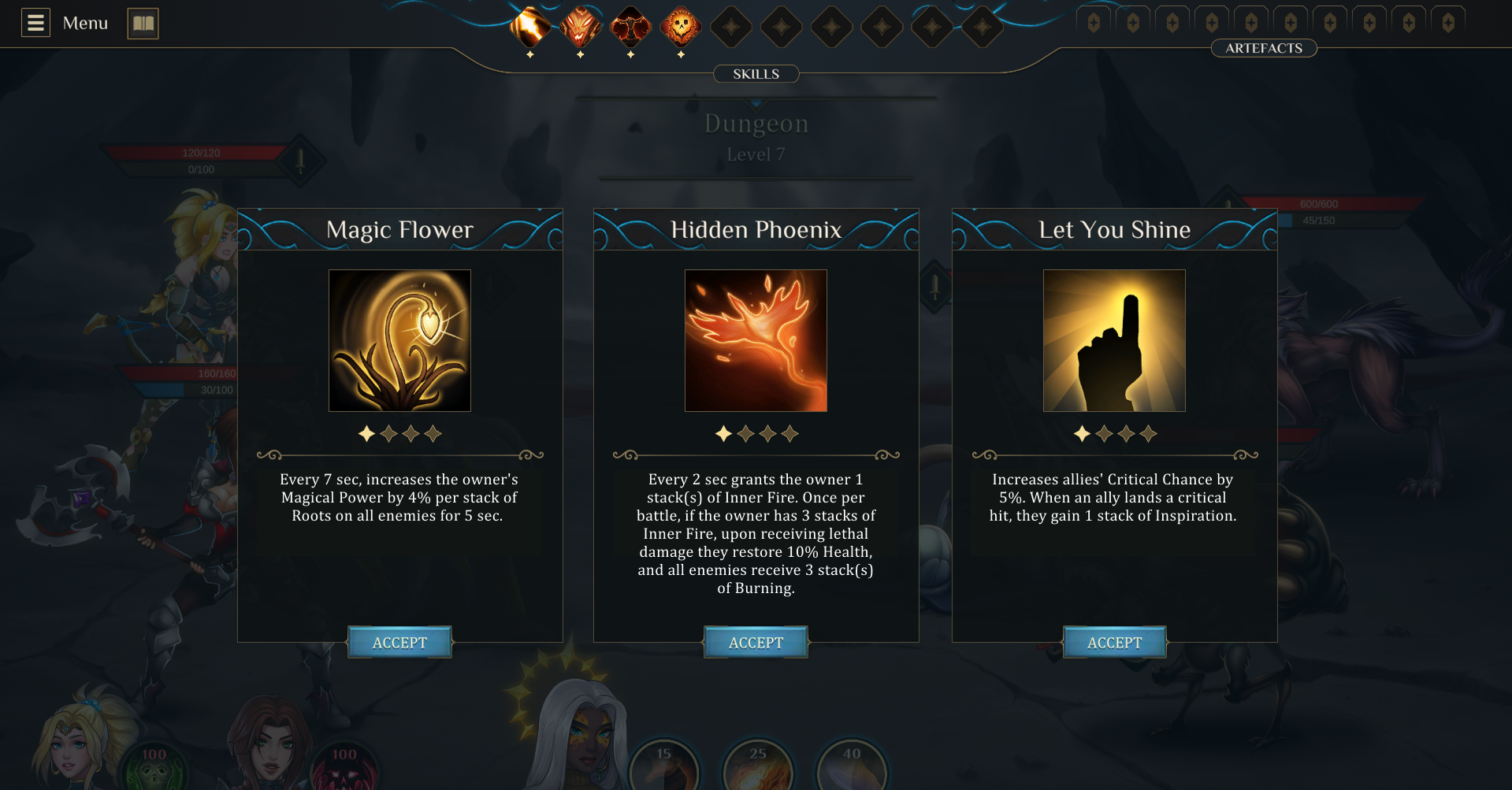1512x790 pixels.
Task: Inspect the lightning slash skill icon
Action: pos(529,27)
